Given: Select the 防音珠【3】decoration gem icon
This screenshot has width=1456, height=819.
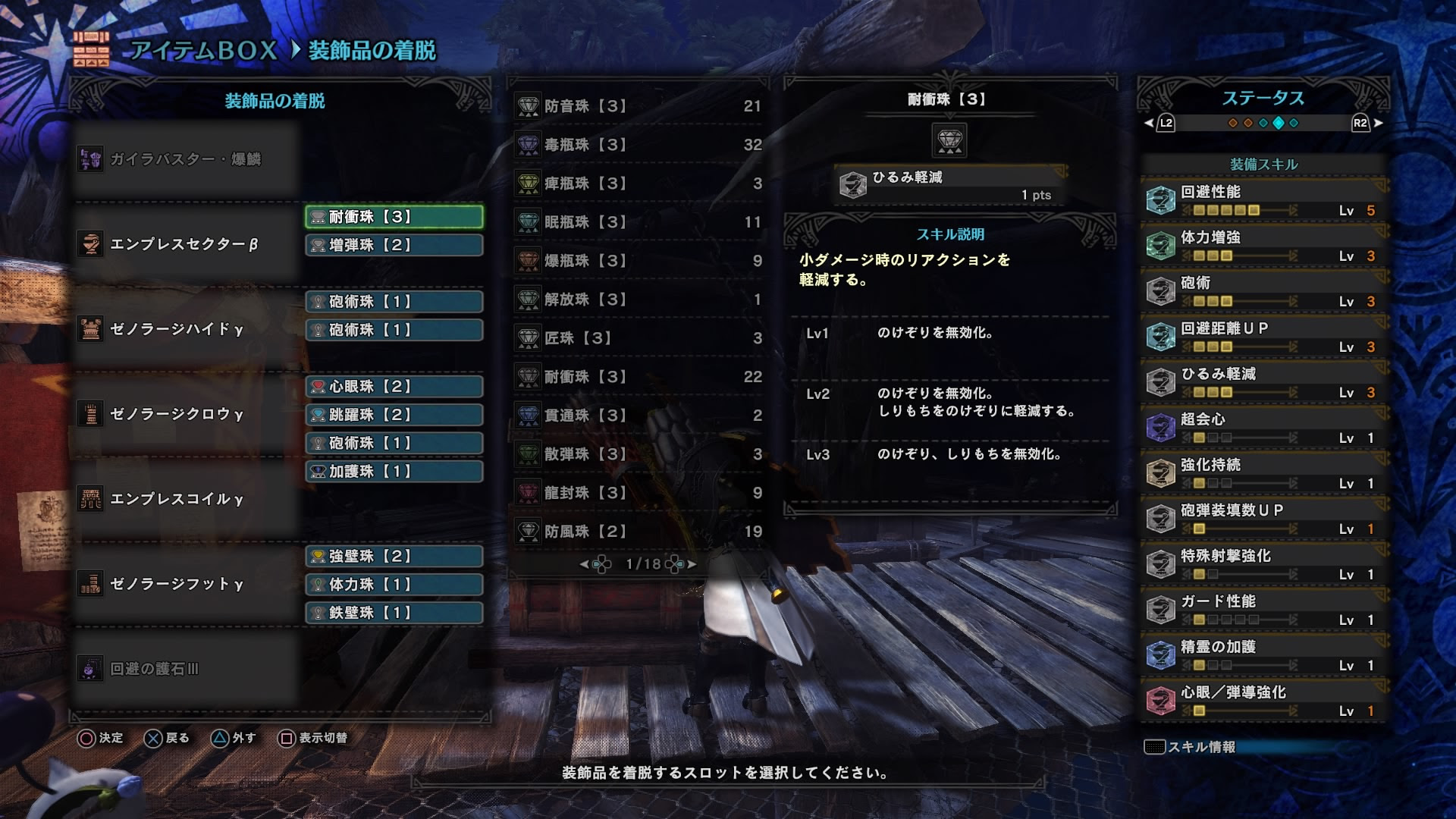Looking at the screenshot, I should (529, 106).
